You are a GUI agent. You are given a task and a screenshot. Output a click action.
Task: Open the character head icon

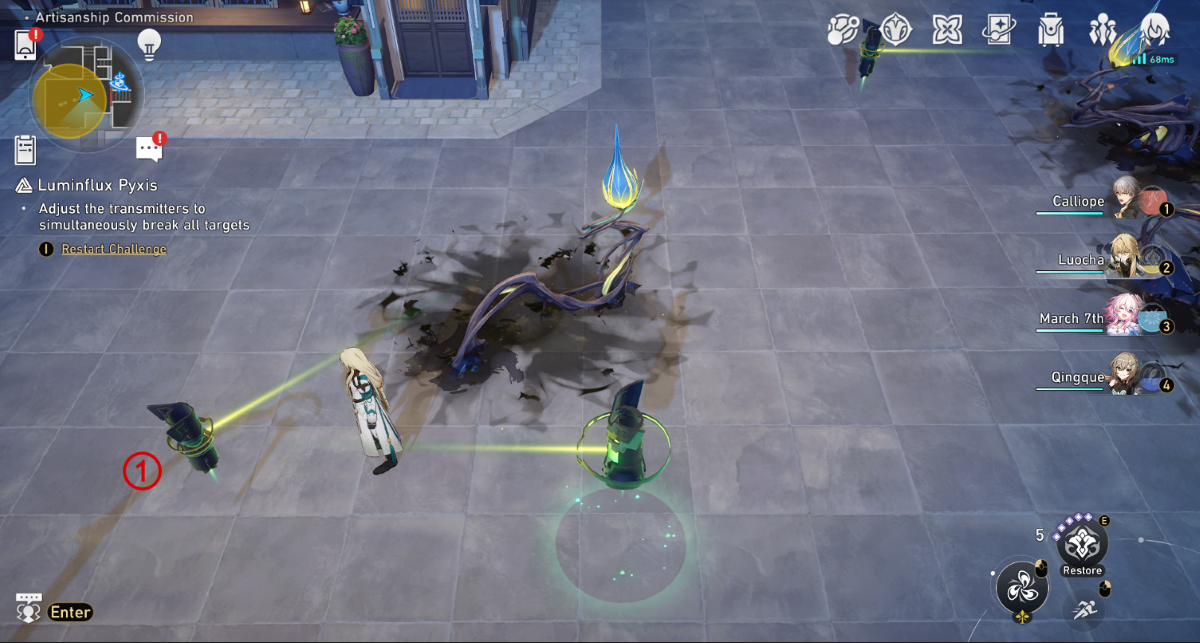(x=1155, y=30)
